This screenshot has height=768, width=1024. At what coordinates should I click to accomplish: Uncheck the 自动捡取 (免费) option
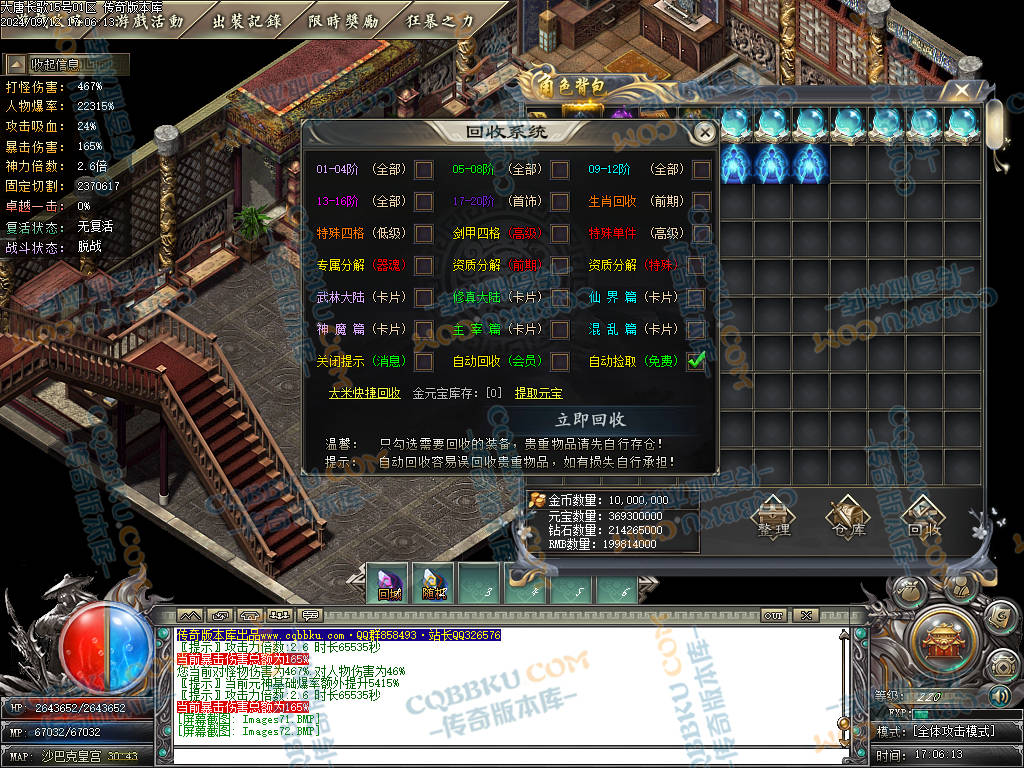pyautogui.click(x=697, y=361)
